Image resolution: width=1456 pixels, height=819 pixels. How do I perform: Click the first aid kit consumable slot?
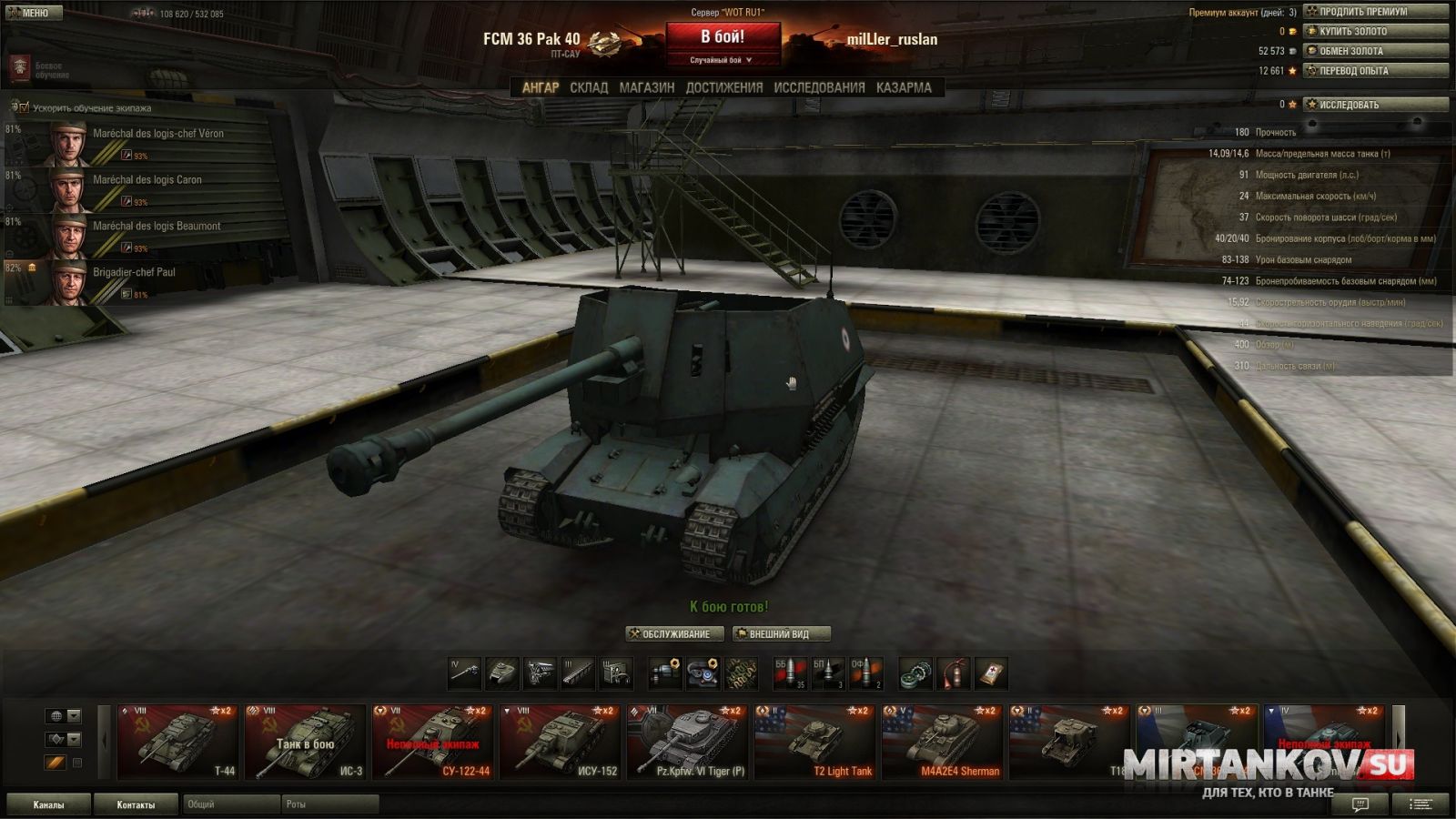(994, 672)
